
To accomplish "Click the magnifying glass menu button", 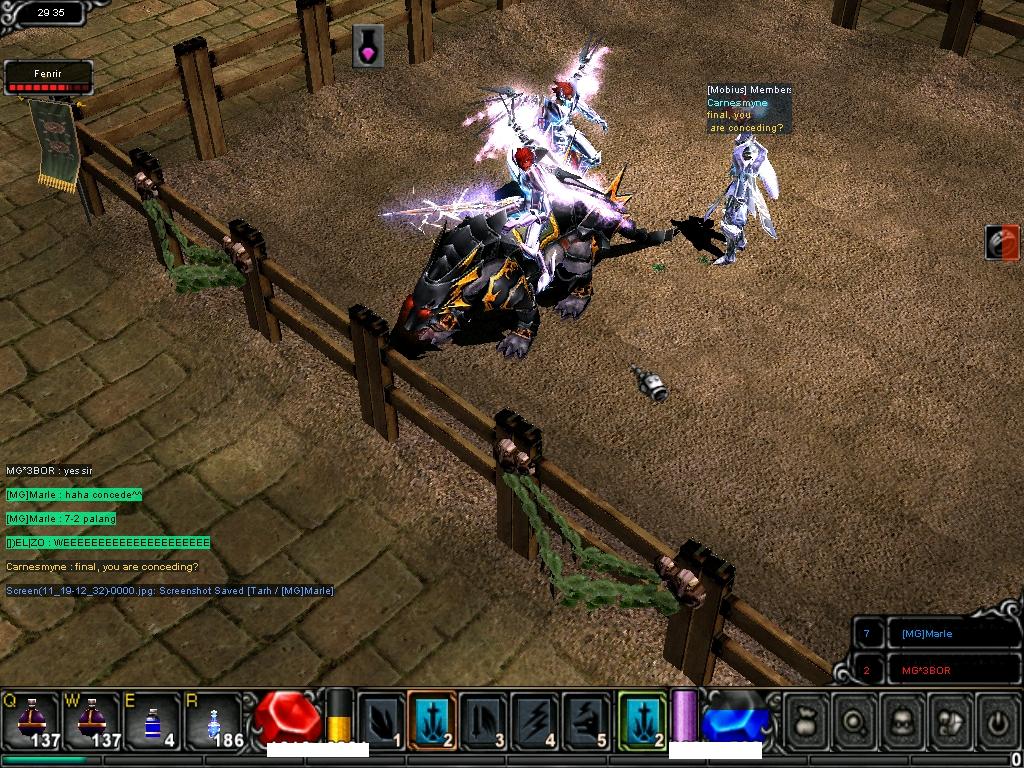I will point(857,720).
